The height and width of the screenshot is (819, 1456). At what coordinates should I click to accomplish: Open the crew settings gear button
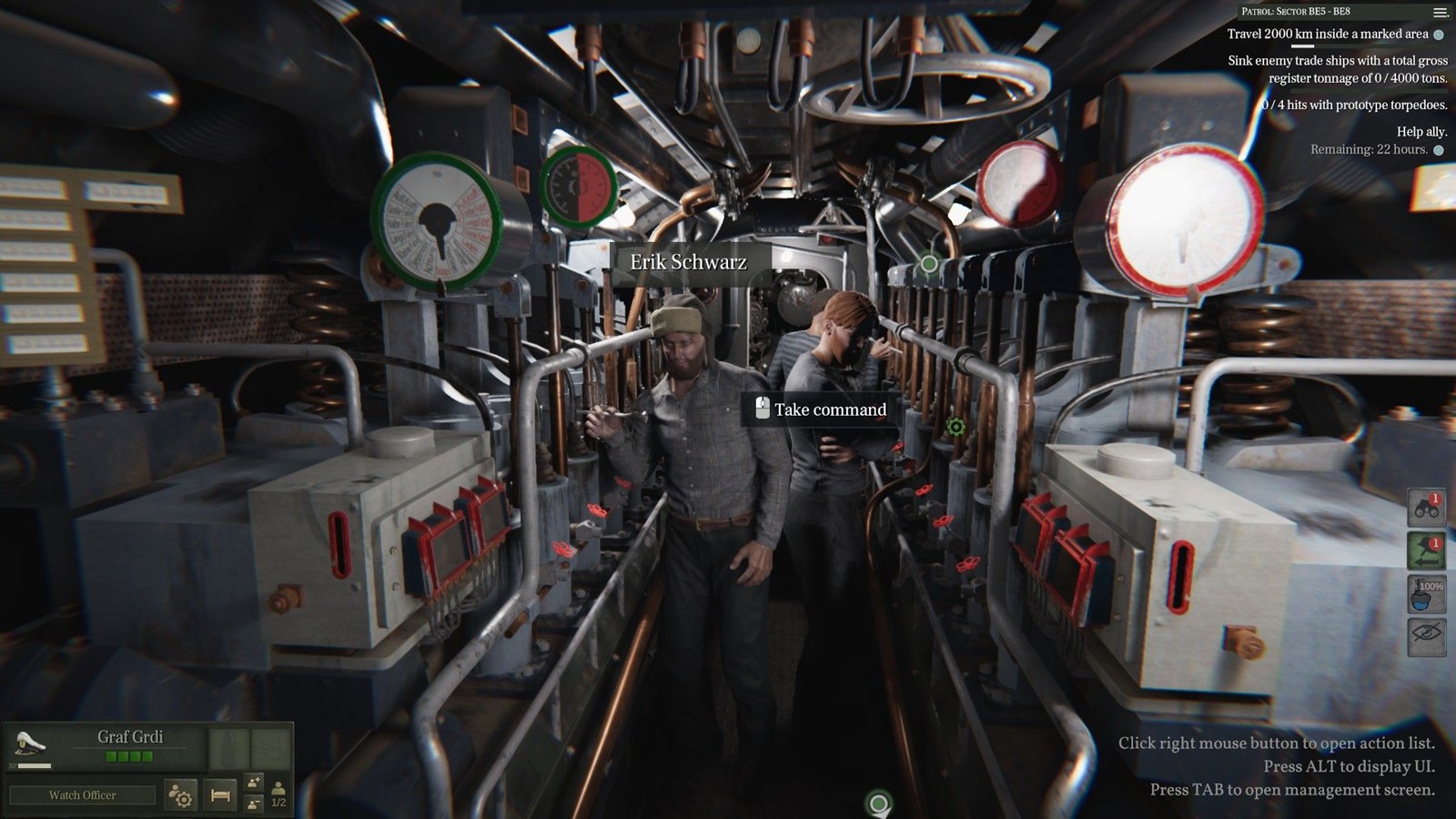pyautogui.click(x=181, y=796)
